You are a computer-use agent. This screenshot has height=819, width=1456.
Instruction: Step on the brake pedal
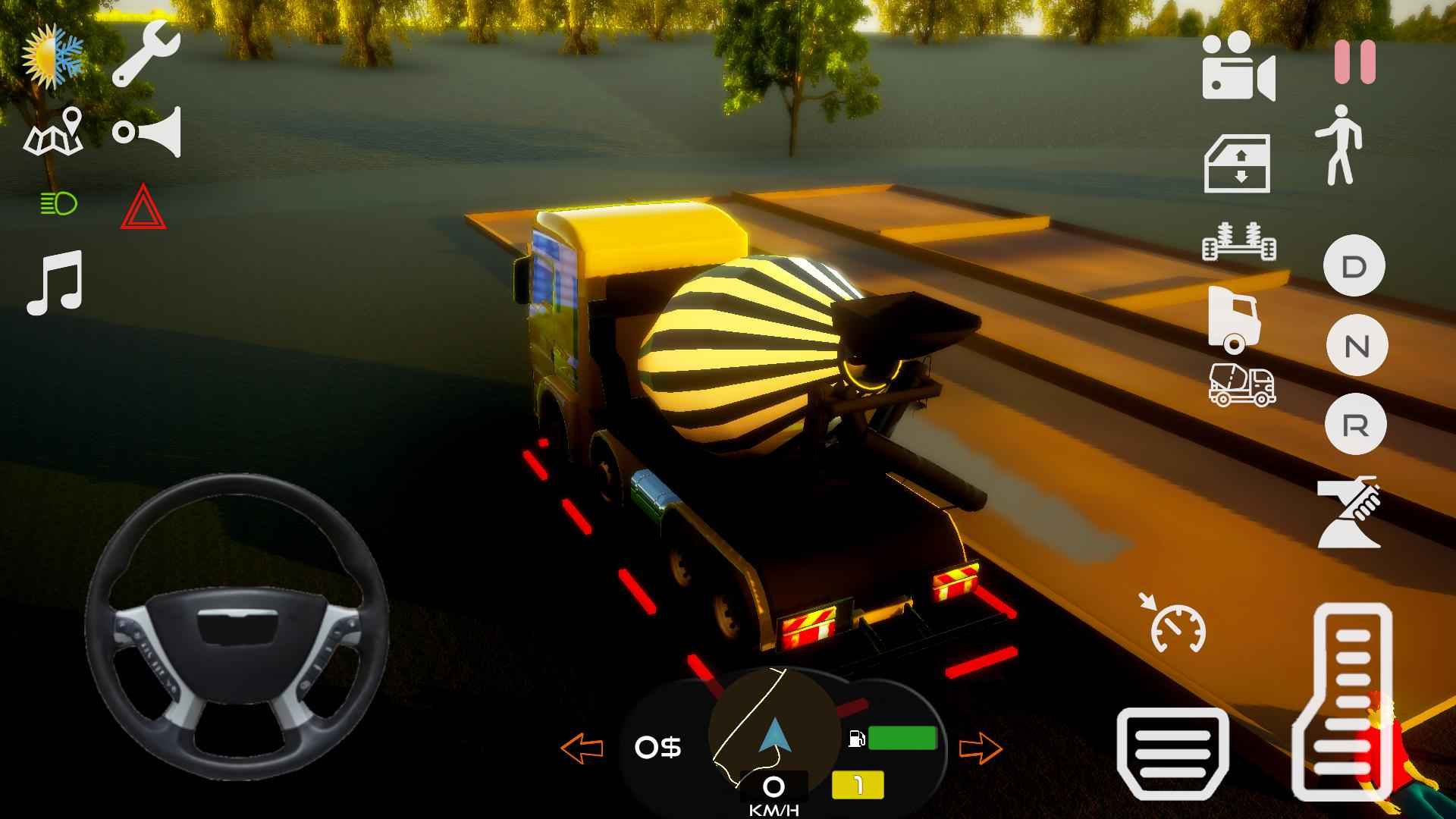click(1172, 754)
